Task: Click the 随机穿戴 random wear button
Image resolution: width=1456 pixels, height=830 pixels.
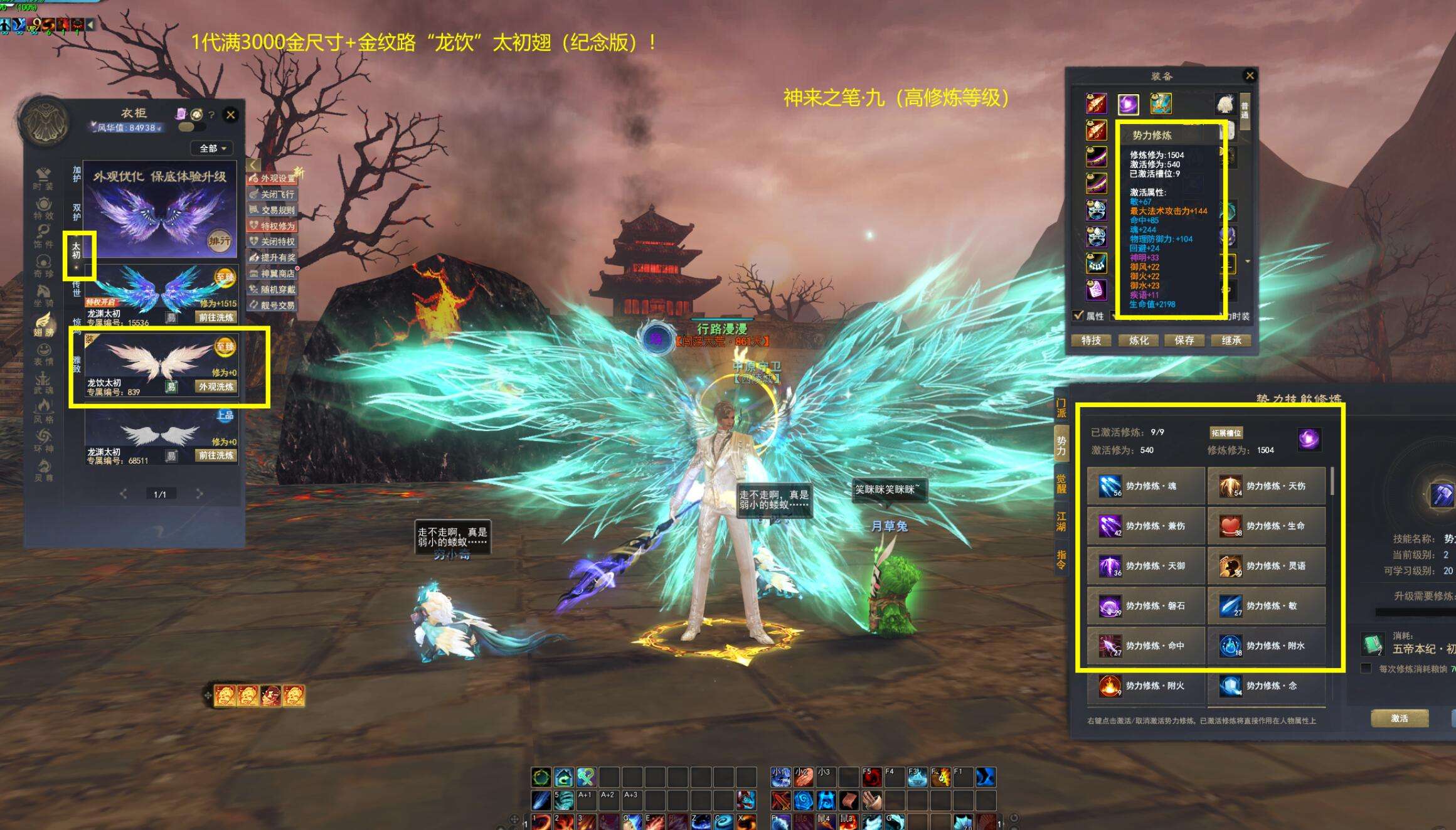Action: 272,289
